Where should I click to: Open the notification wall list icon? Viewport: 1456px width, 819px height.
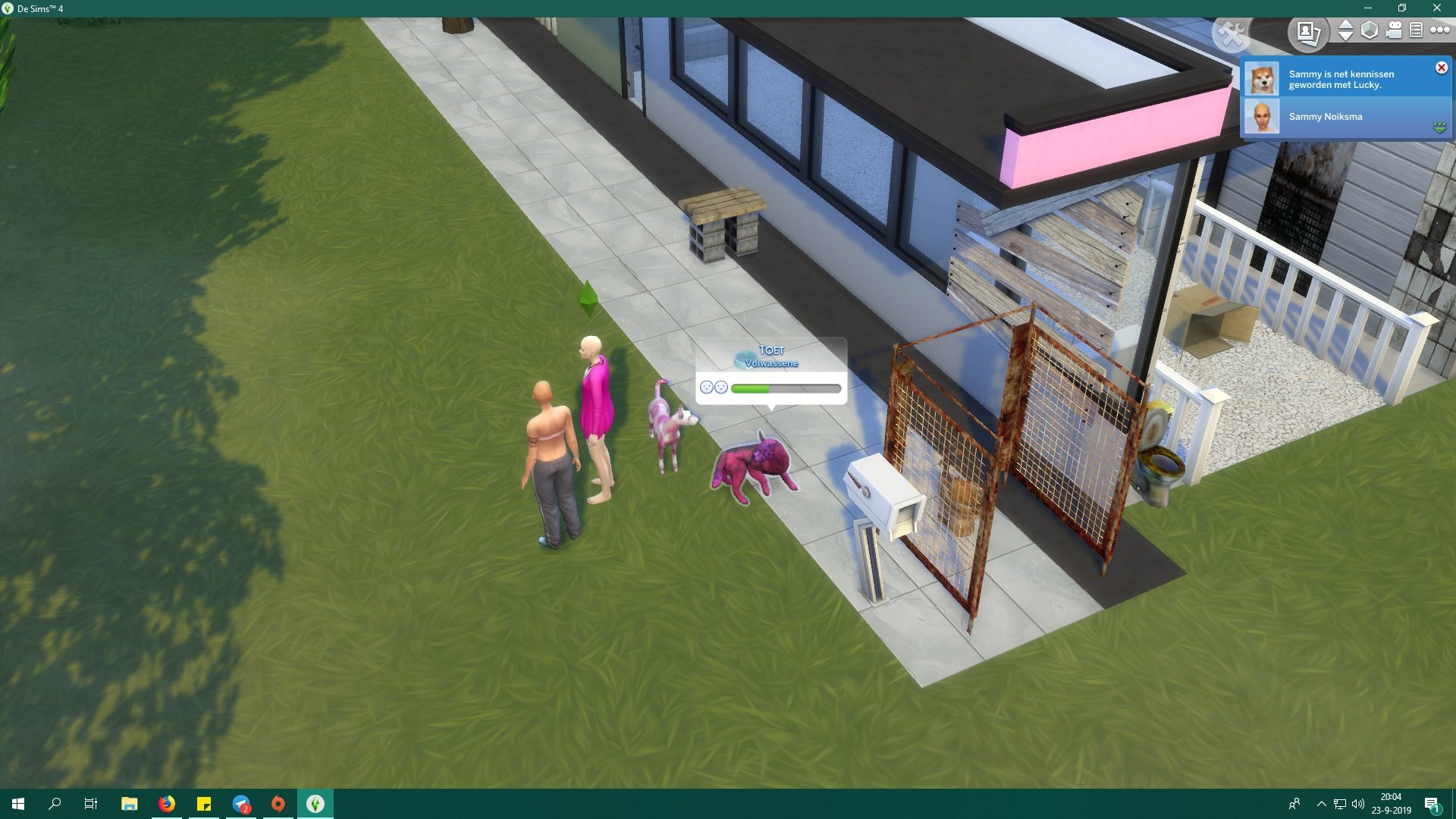1416,31
